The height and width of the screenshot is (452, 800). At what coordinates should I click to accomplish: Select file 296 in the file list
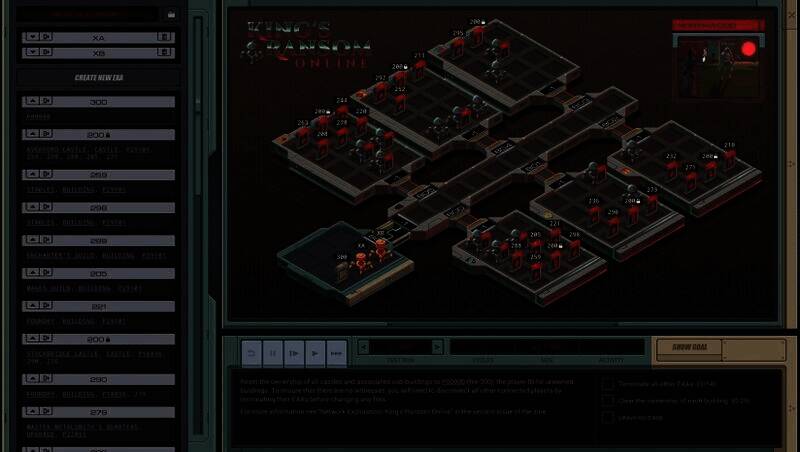coord(98,207)
